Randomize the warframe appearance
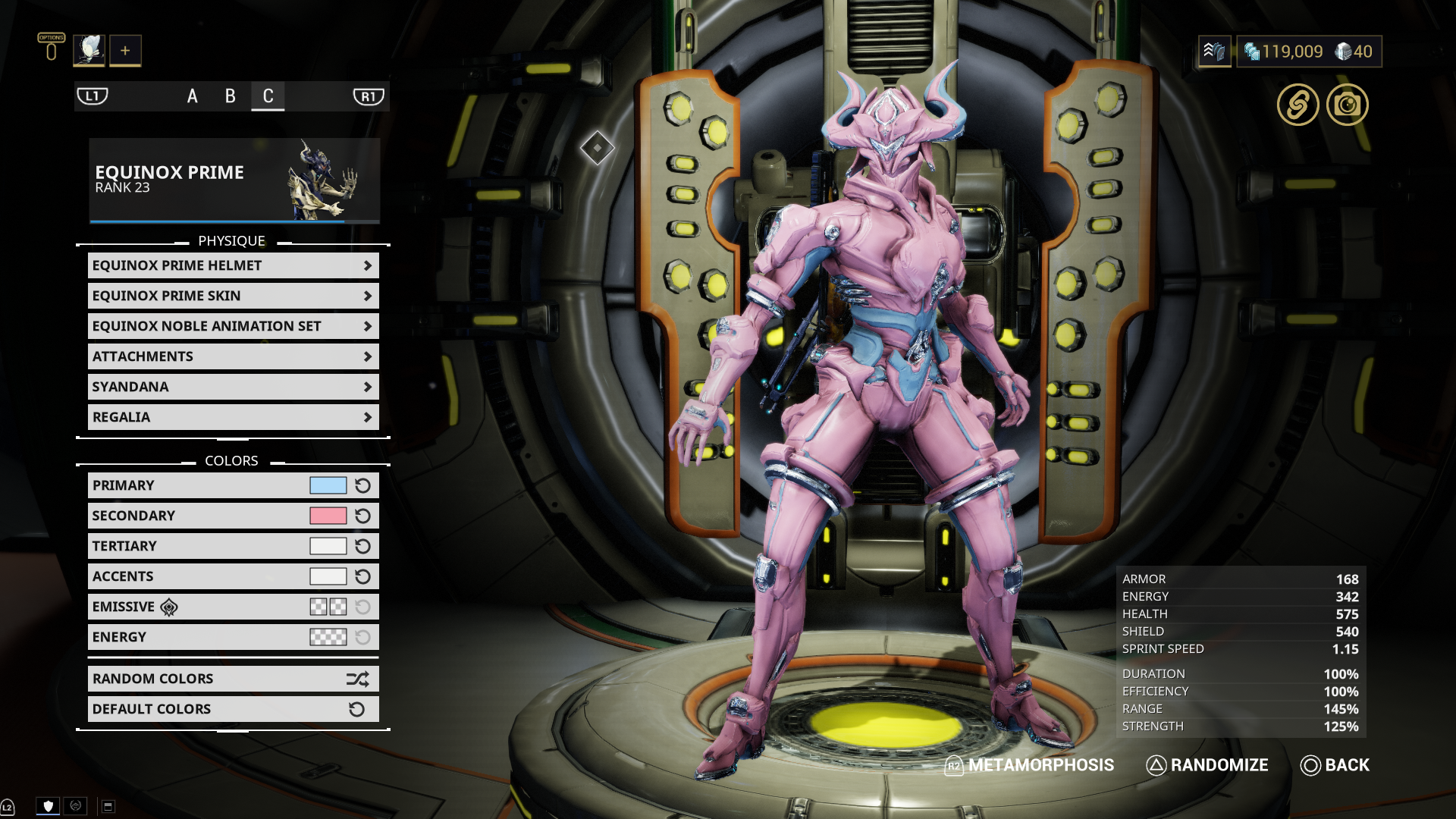Image resolution: width=1456 pixels, height=819 pixels. pyautogui.click(x=1207, y=765)
